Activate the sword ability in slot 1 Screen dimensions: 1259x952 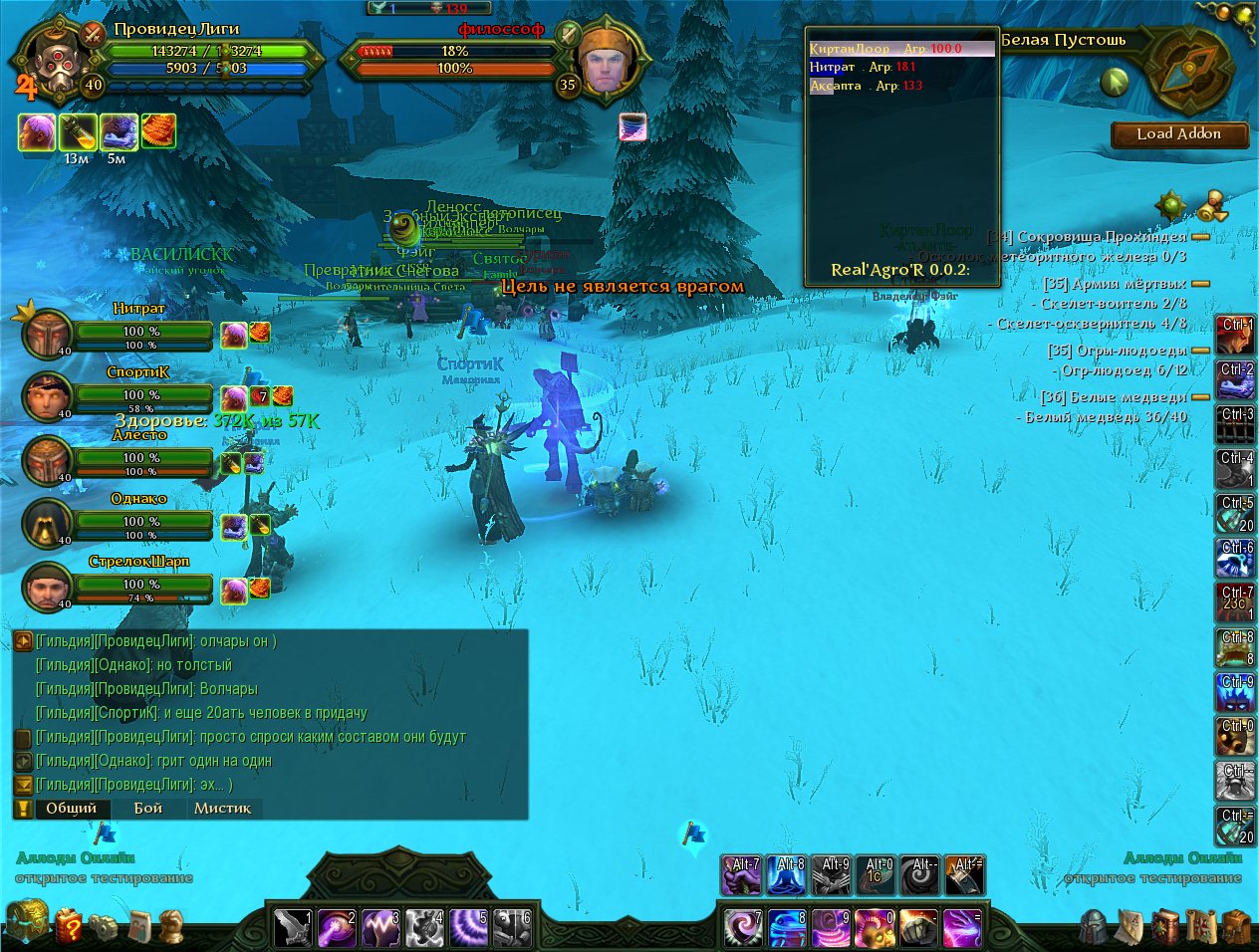pyautogui.click(x=293, y=927)
